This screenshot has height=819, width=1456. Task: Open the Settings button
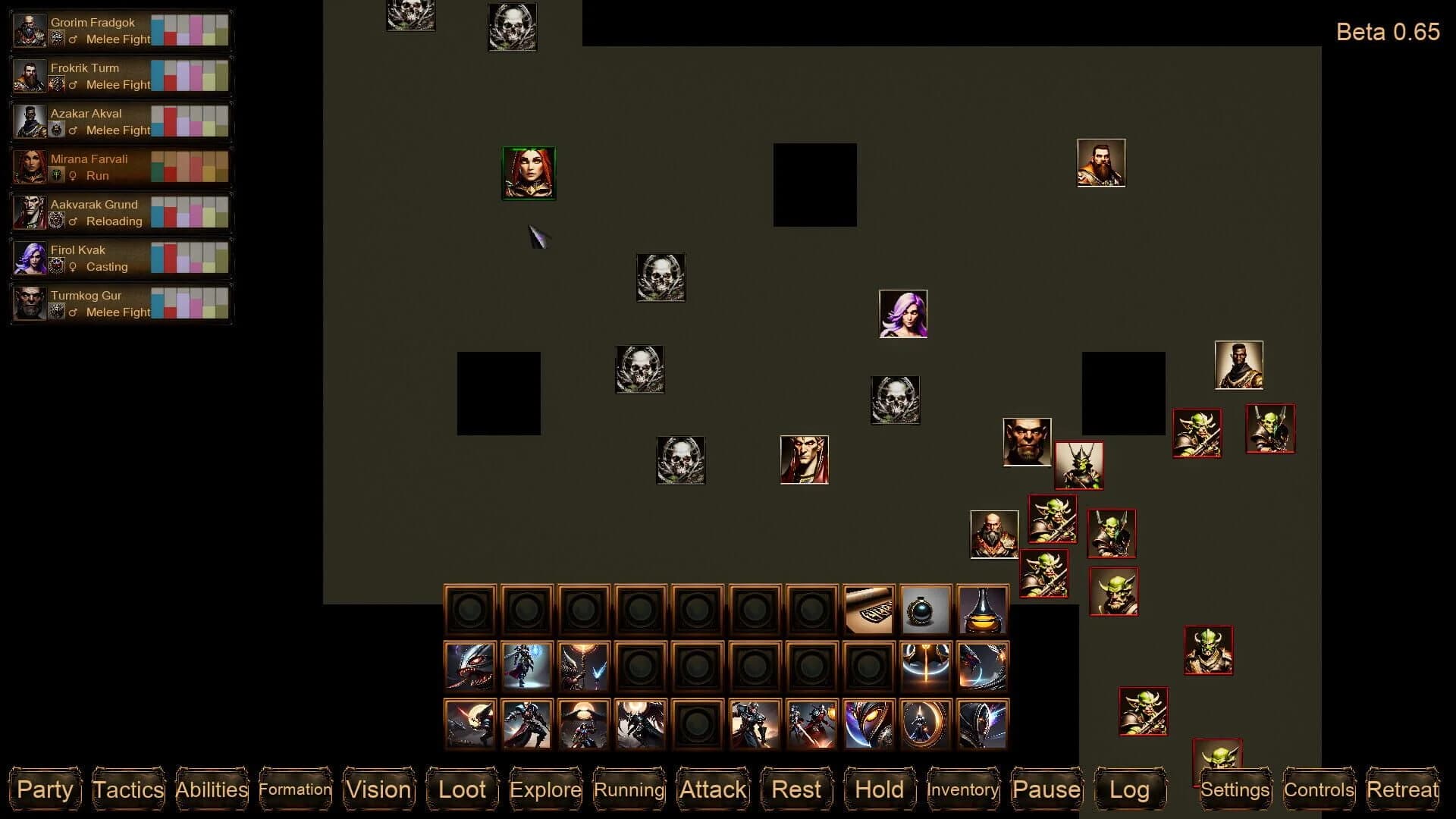click(x=1235, y=789)
